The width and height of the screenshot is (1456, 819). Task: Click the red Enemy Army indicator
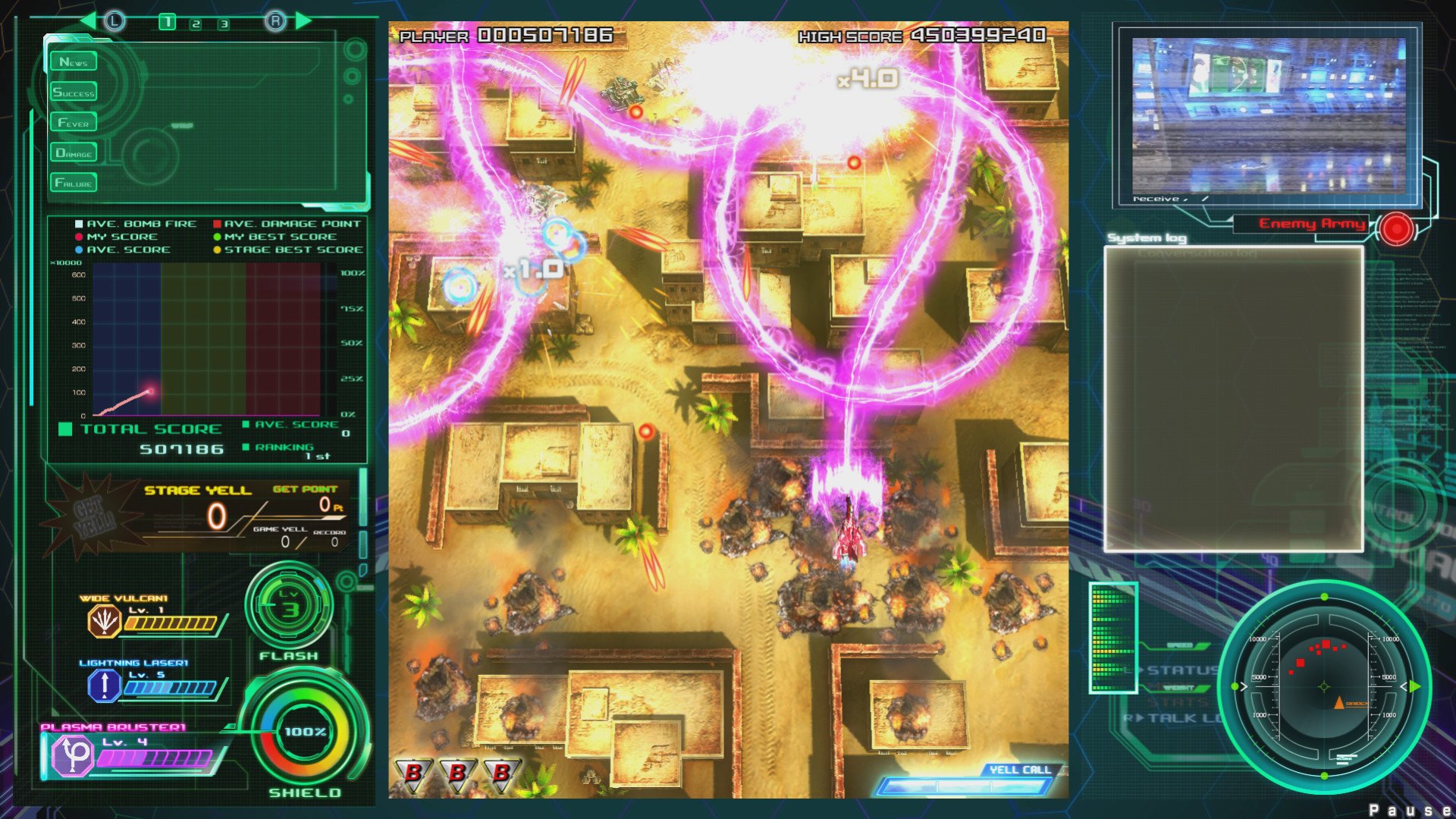(1395, 228)
